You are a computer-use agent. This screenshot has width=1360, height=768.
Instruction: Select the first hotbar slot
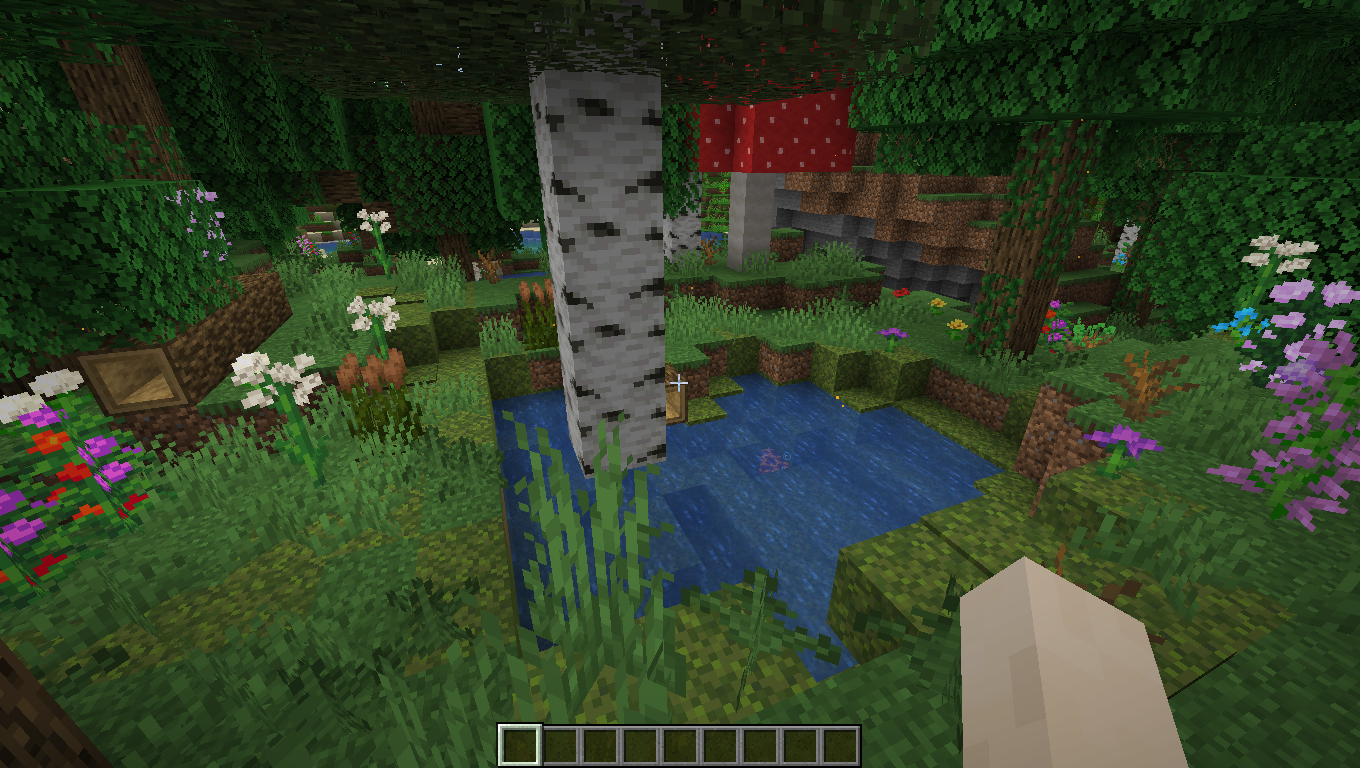[x=519, y=743]
